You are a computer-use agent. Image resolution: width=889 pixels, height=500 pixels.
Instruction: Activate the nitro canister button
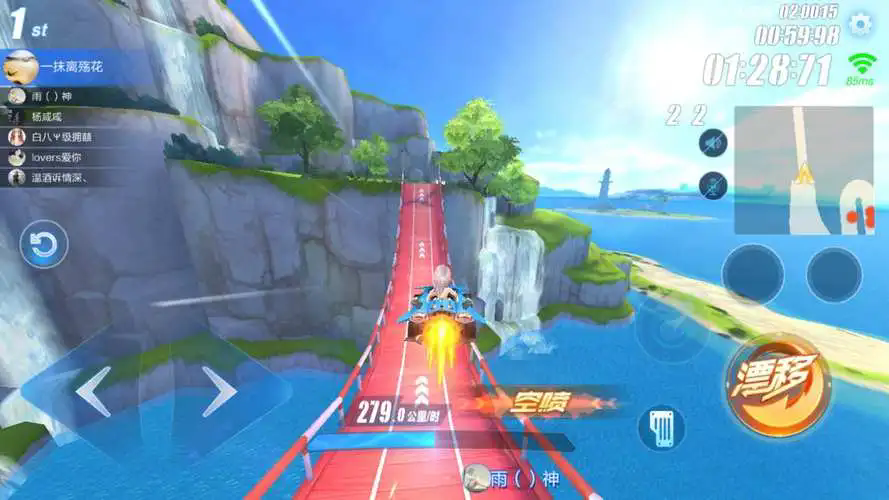click(x=661, y=427)
